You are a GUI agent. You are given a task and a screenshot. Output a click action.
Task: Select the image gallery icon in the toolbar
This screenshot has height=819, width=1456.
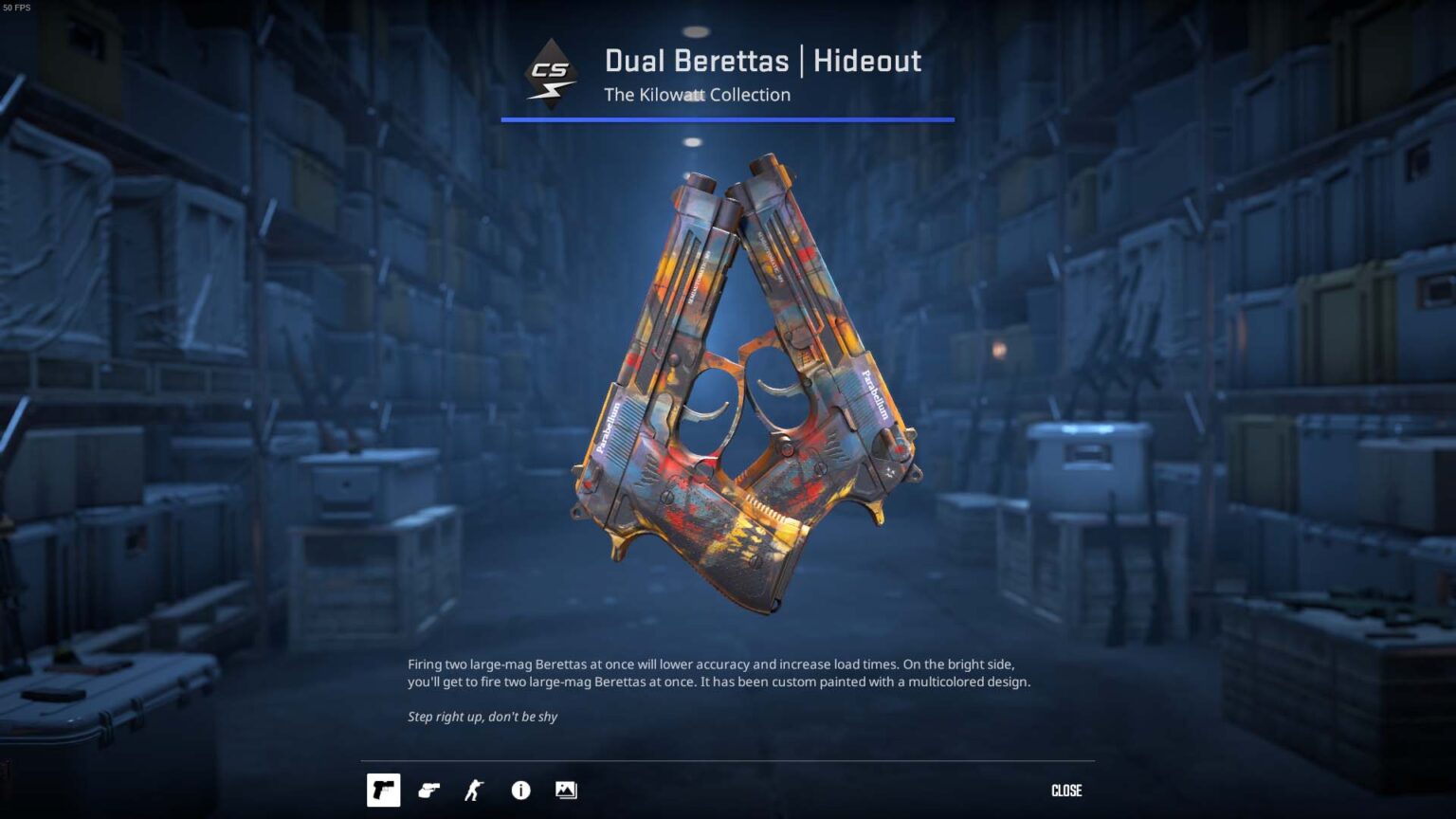pyautogui.click(x=566, y=790)
